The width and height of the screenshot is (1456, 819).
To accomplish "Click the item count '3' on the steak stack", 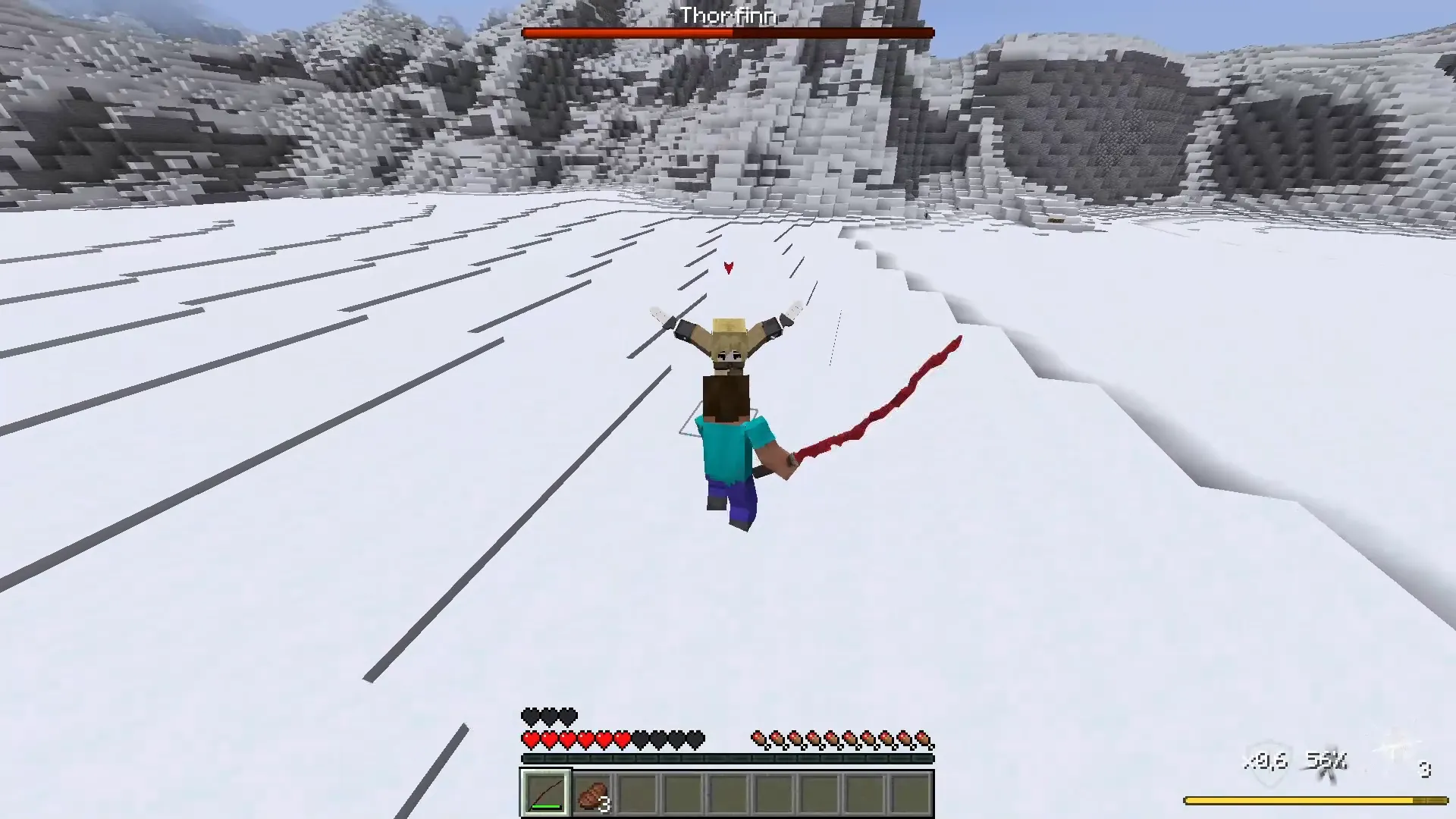I will coord(603,805).
